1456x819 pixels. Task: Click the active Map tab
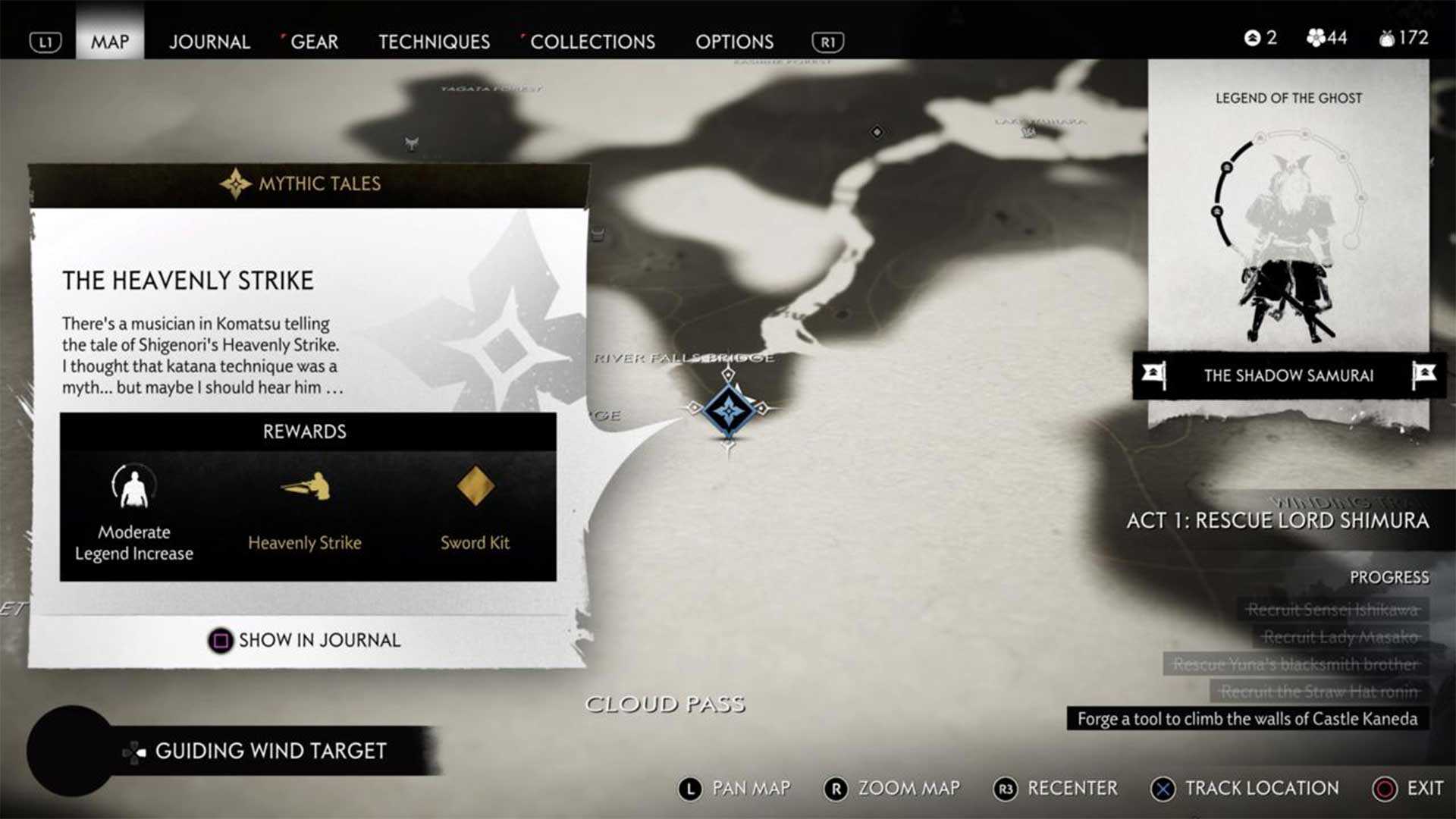pos(110,42)
